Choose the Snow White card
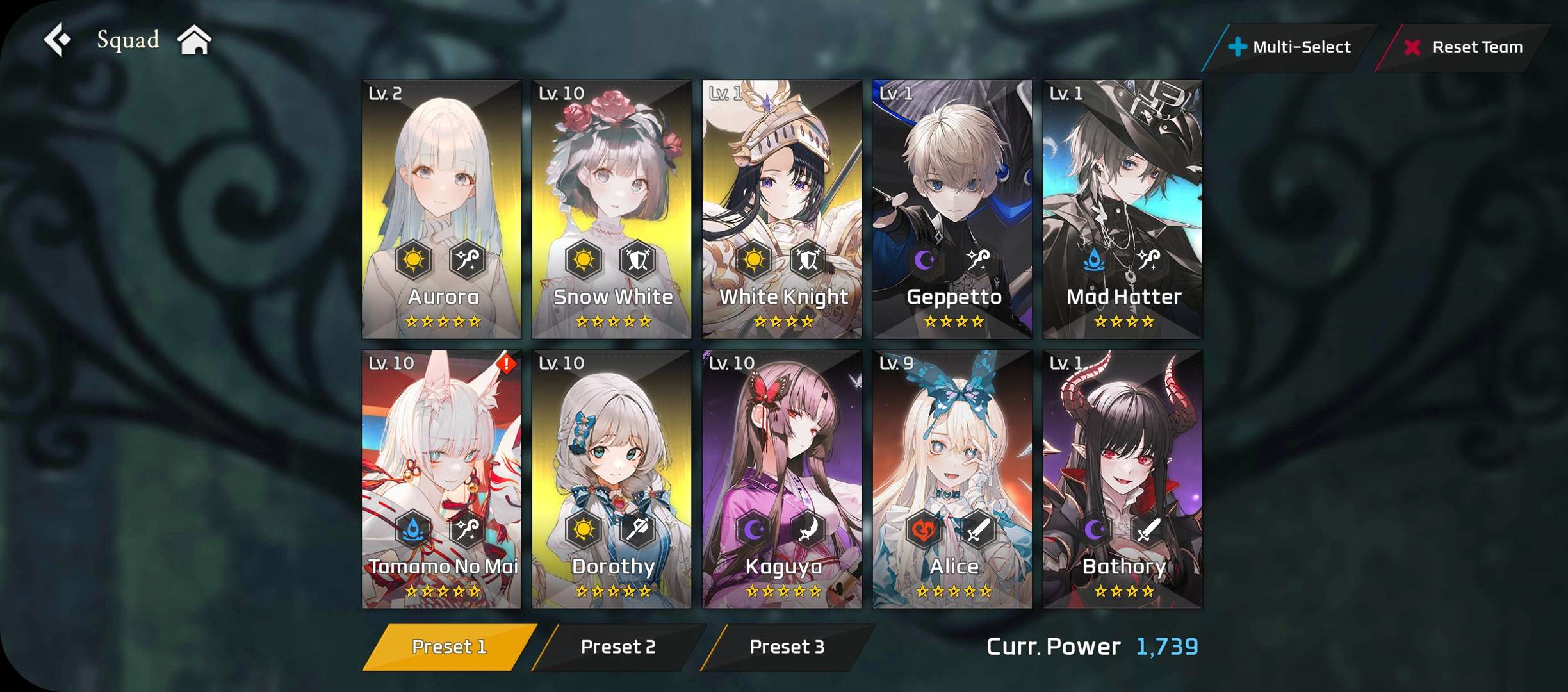The width and height of the screenshot is (1568, 692). 612,209
